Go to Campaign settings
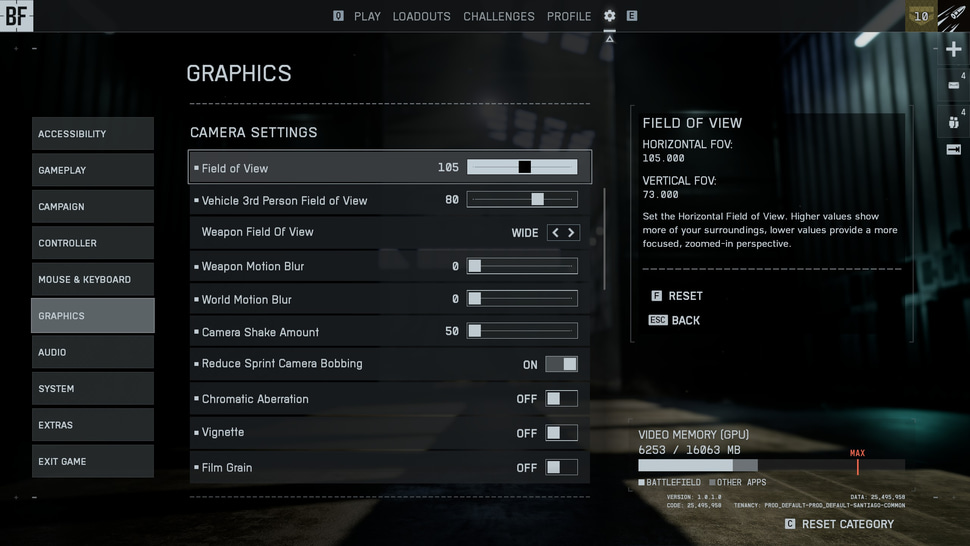970x546 pixels. click(x=92, y=207)
